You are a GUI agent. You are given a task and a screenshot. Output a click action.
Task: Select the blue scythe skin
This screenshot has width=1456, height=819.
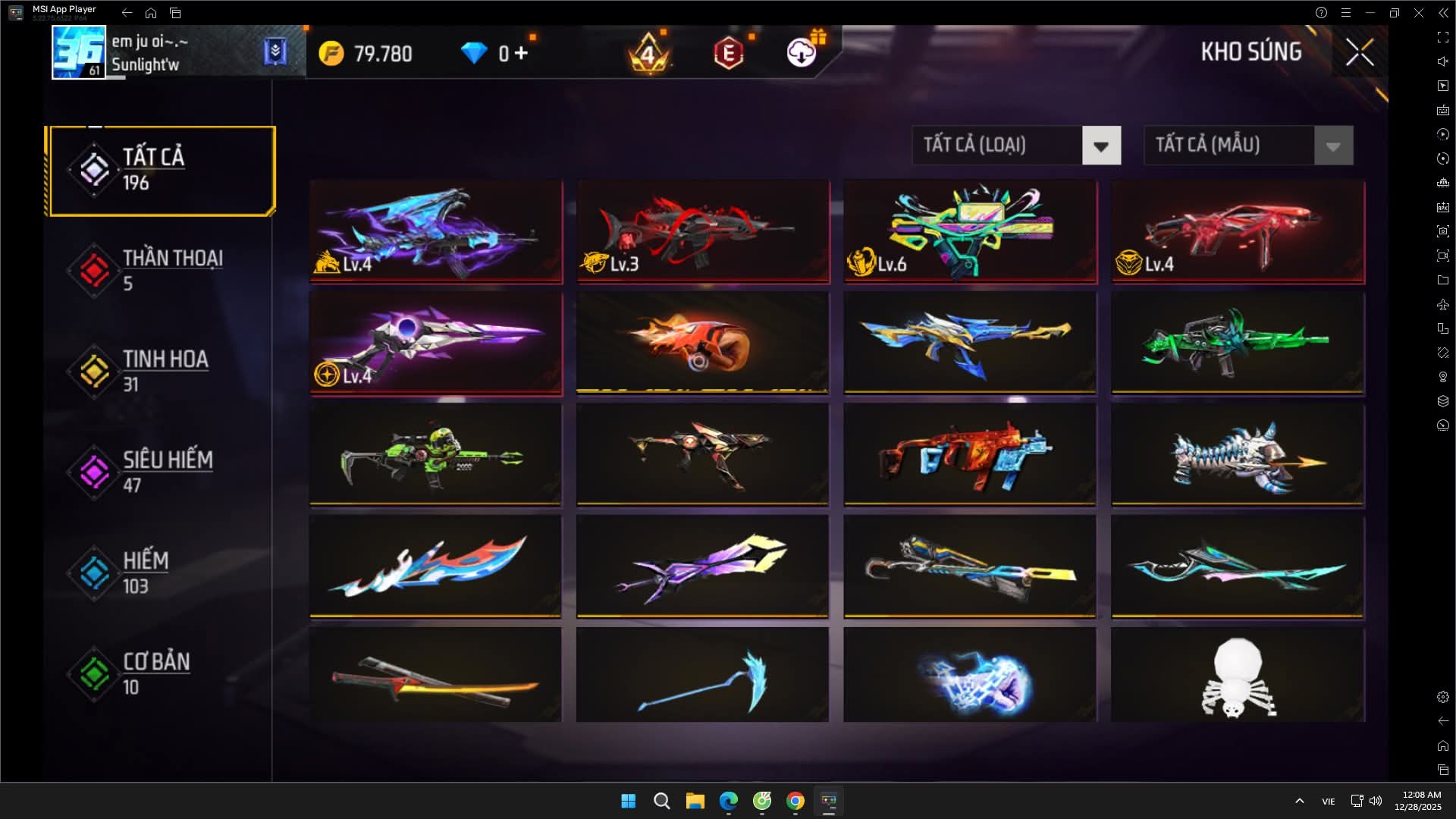click(703, 675)
